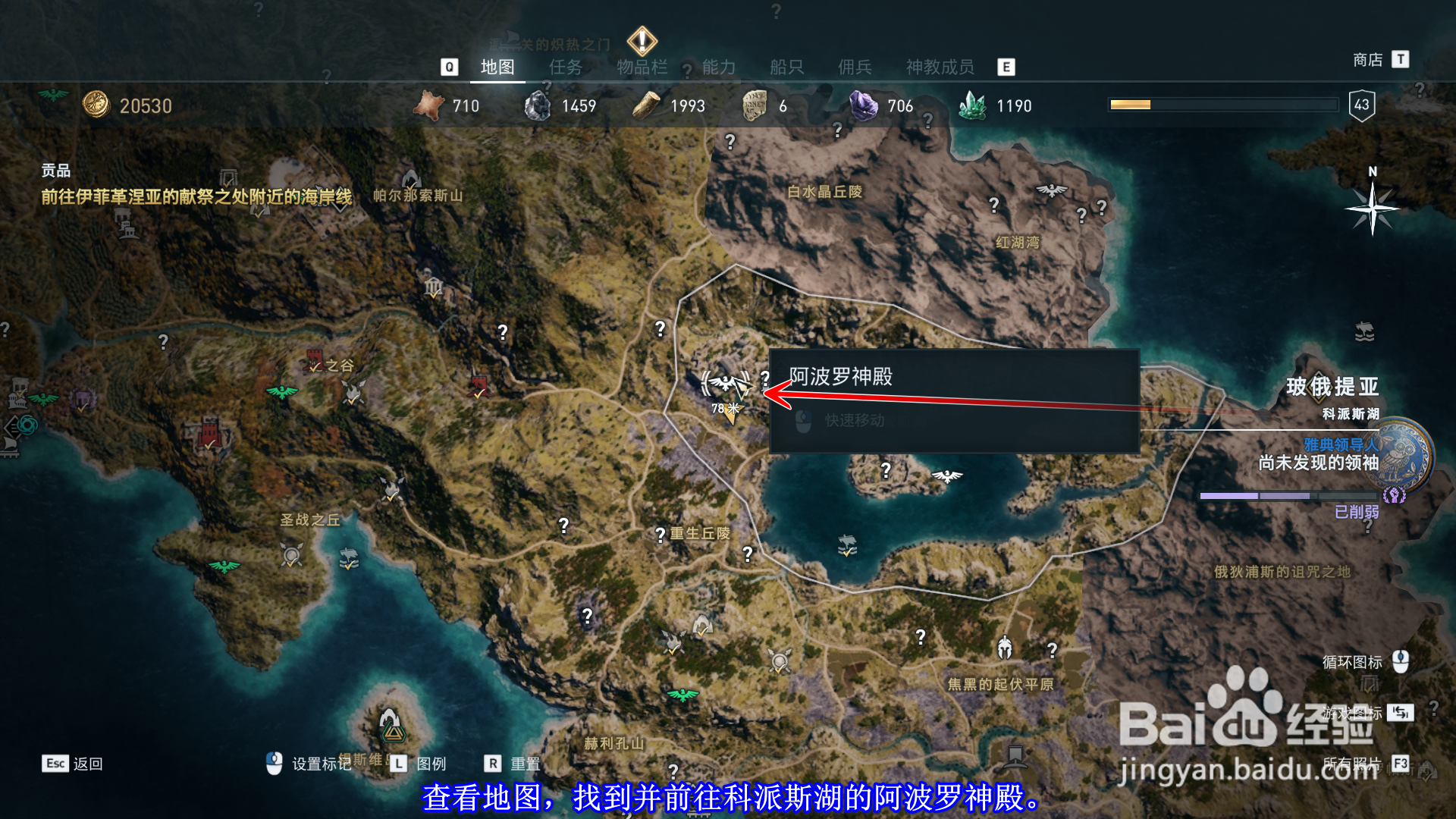The height and width of the screenshot is (819, 1456).
Task: Click the quest exclamation marker at the top
Action: pos(641,42)
